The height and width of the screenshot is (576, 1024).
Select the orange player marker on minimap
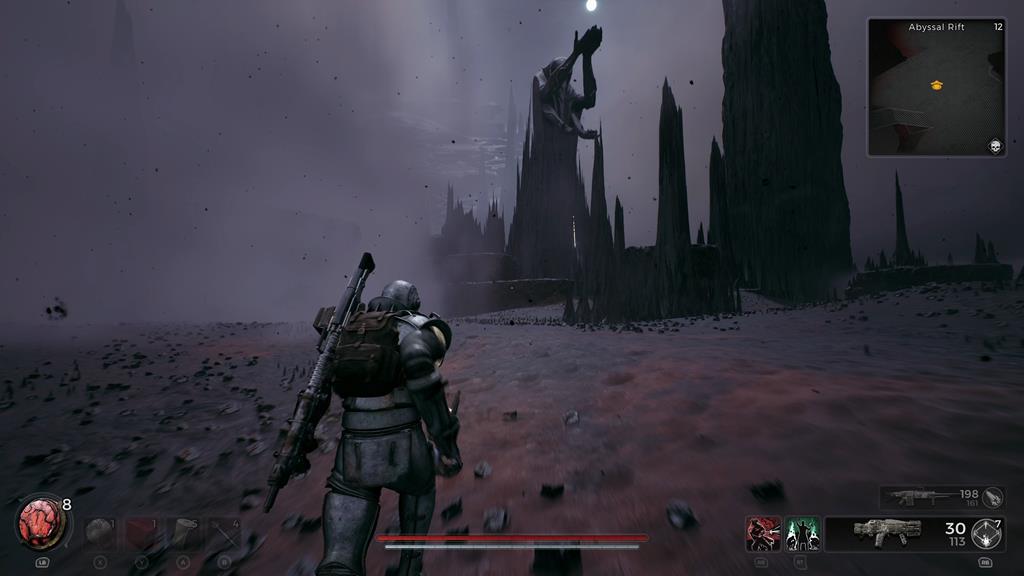point(936,86)
